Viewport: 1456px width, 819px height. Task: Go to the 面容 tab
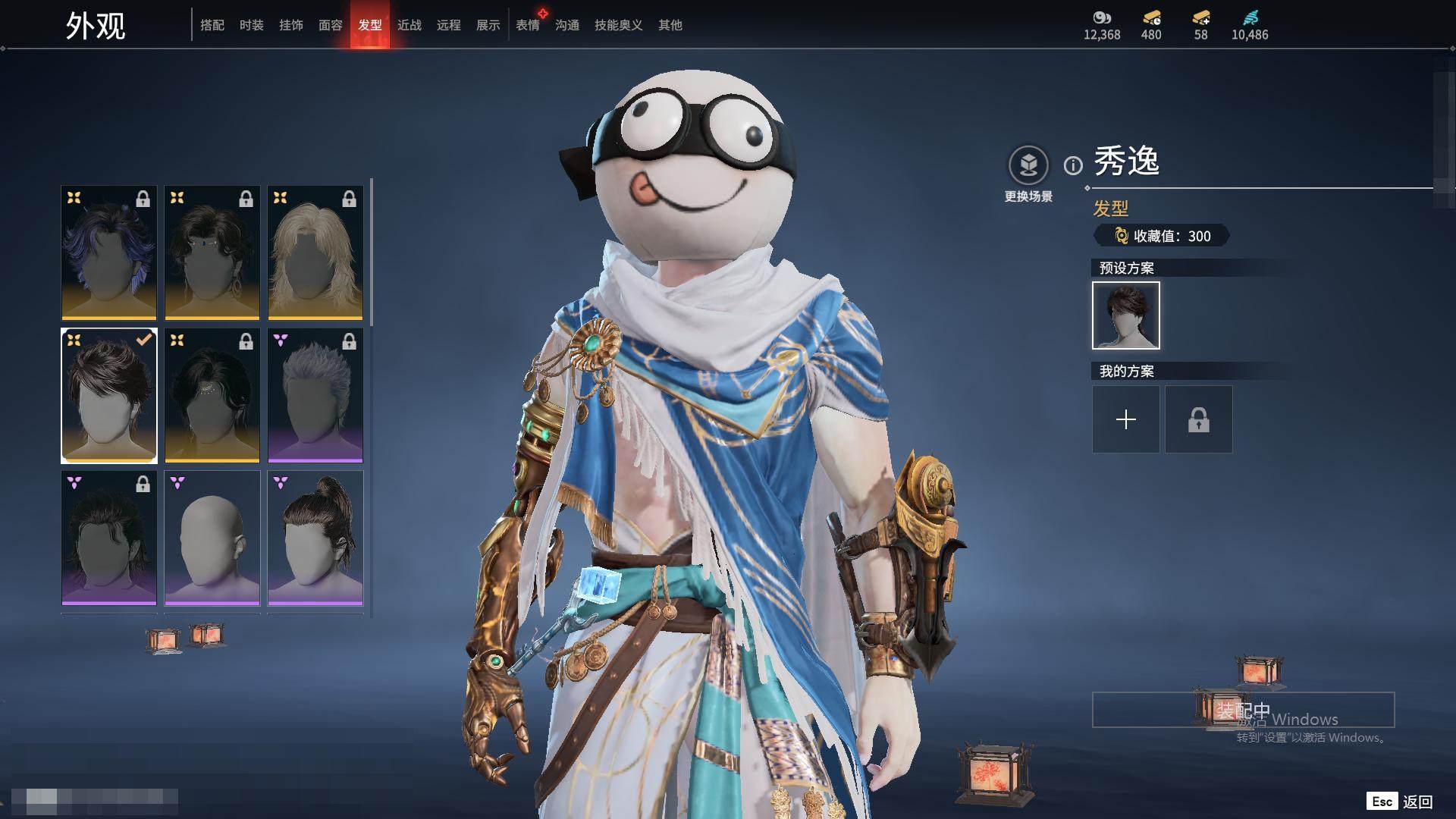coord(330,25)
